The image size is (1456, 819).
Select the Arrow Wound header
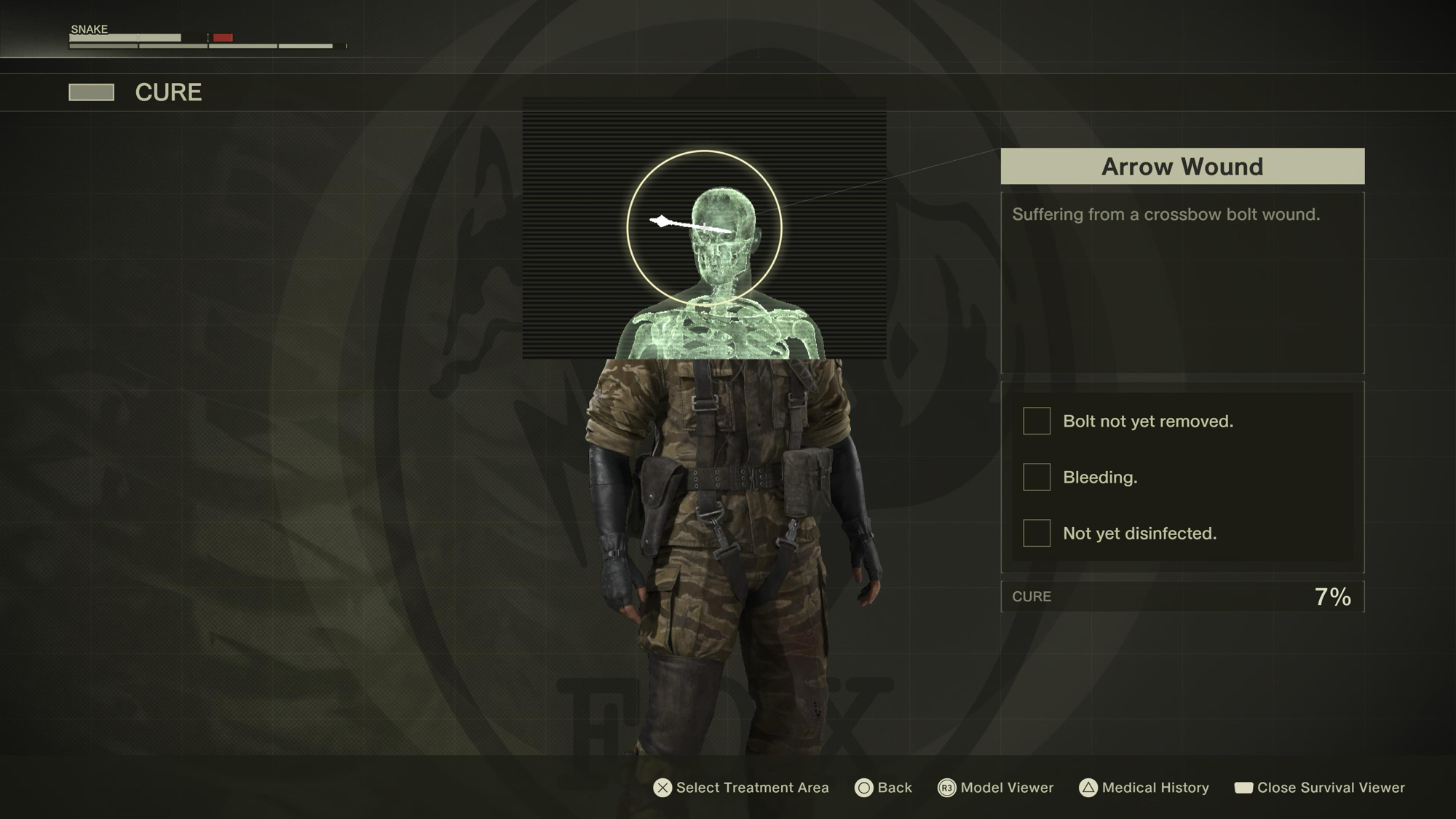(x=1182, y=167)
